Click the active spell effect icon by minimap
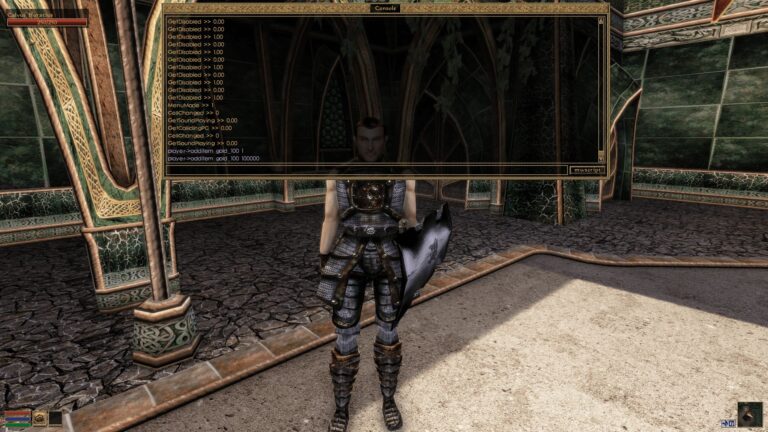The image size is (768, 432). (727, 424)
